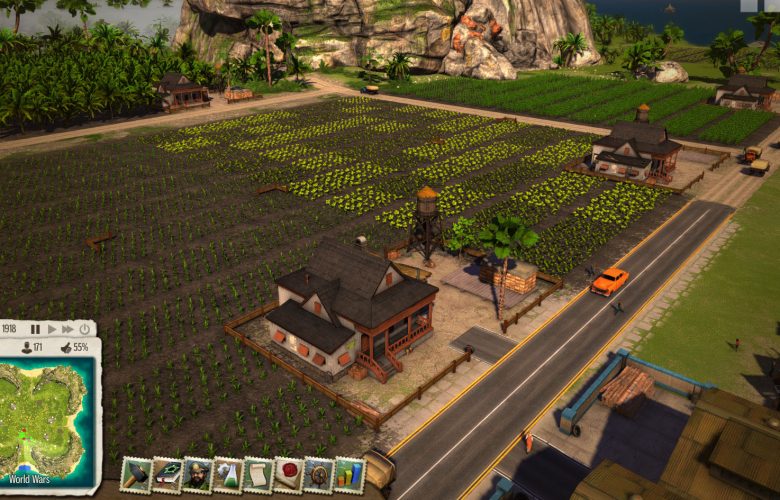Set game to normal play speed

click(52, 328)
